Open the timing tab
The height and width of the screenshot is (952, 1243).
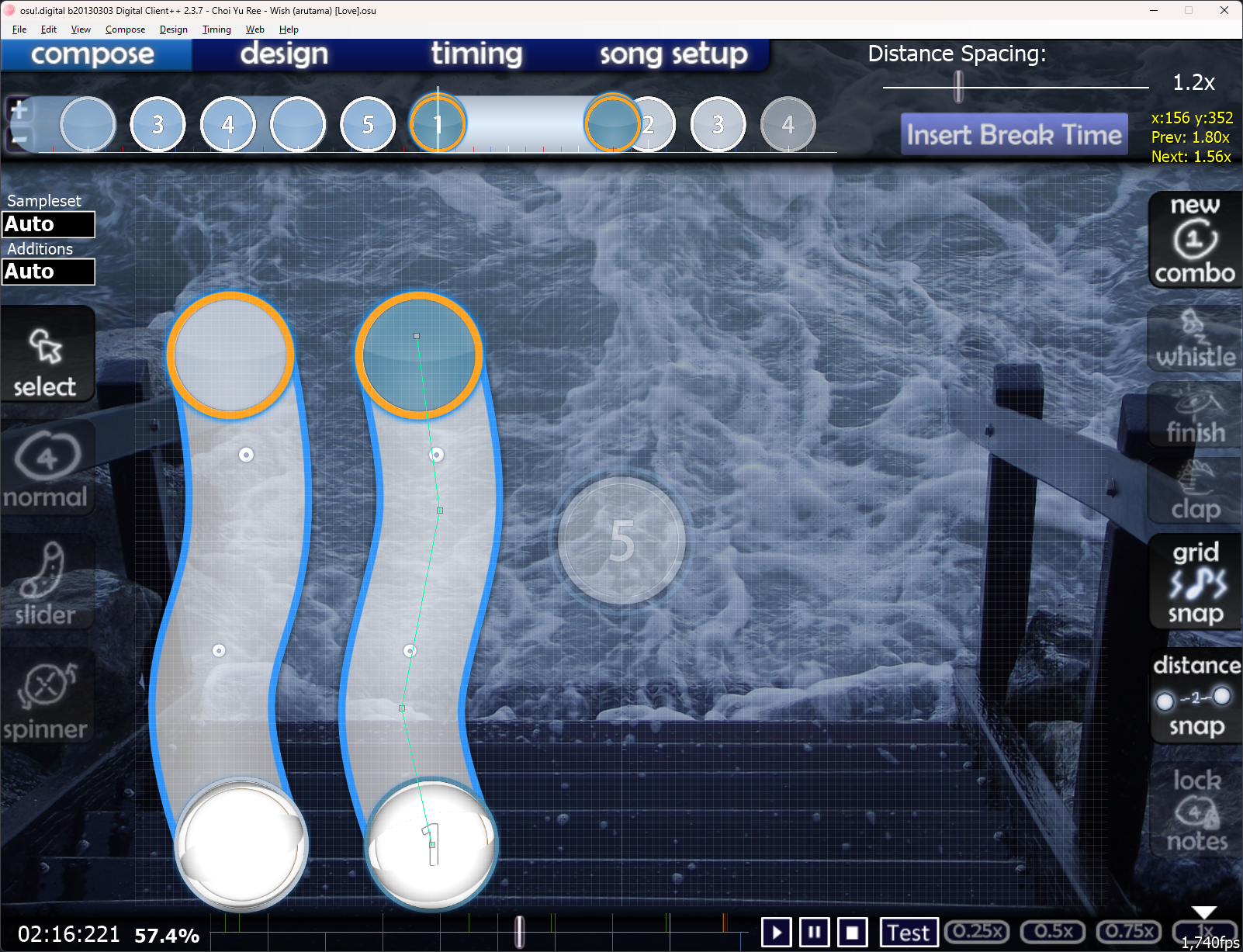(476, 54)
